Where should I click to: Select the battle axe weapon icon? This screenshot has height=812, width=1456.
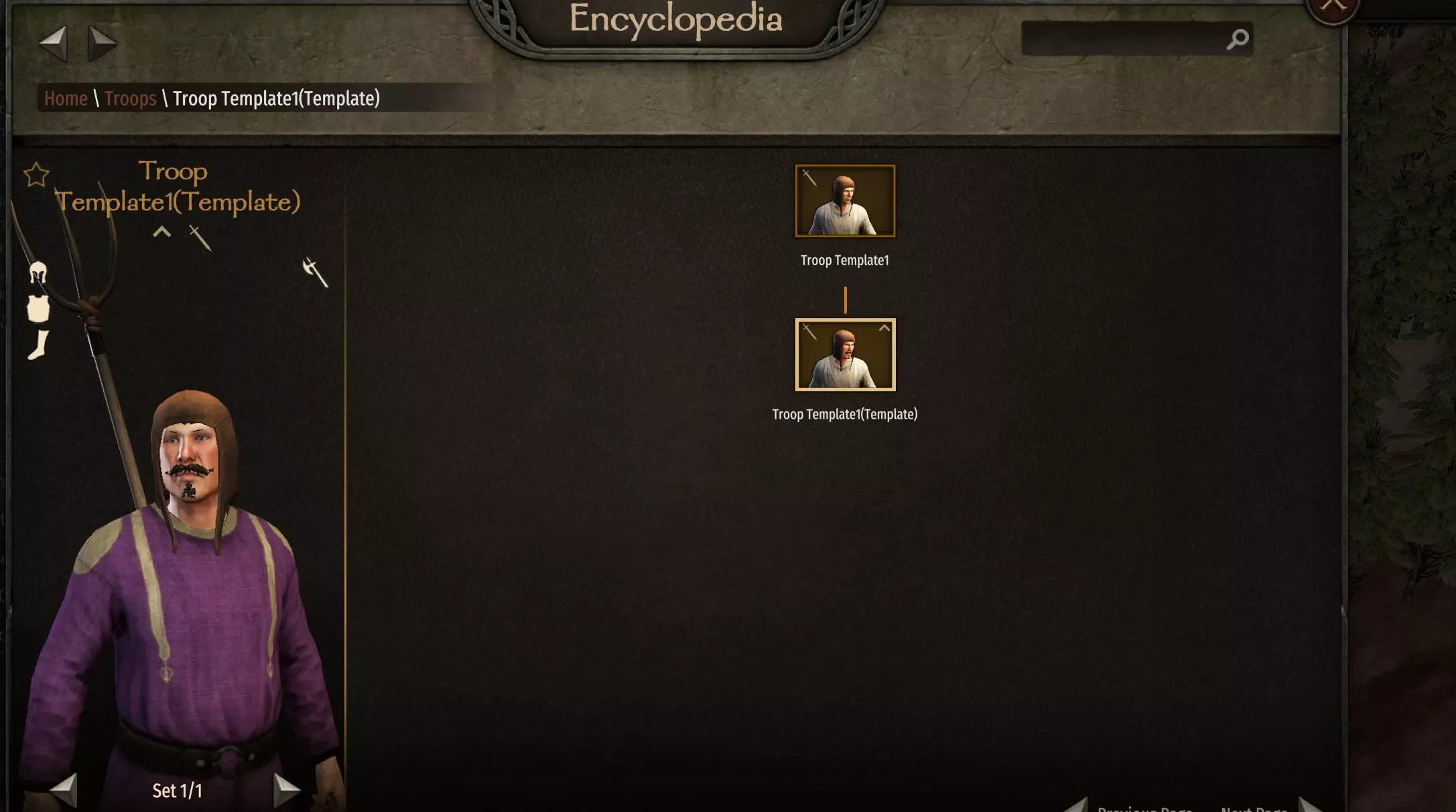314,273
